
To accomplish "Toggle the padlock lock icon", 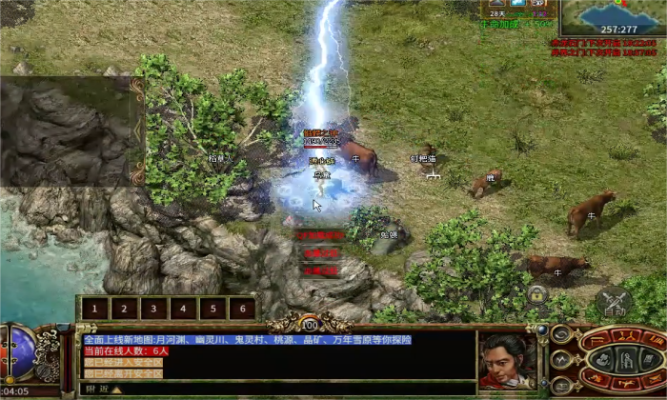I will [x=538, y=296].
